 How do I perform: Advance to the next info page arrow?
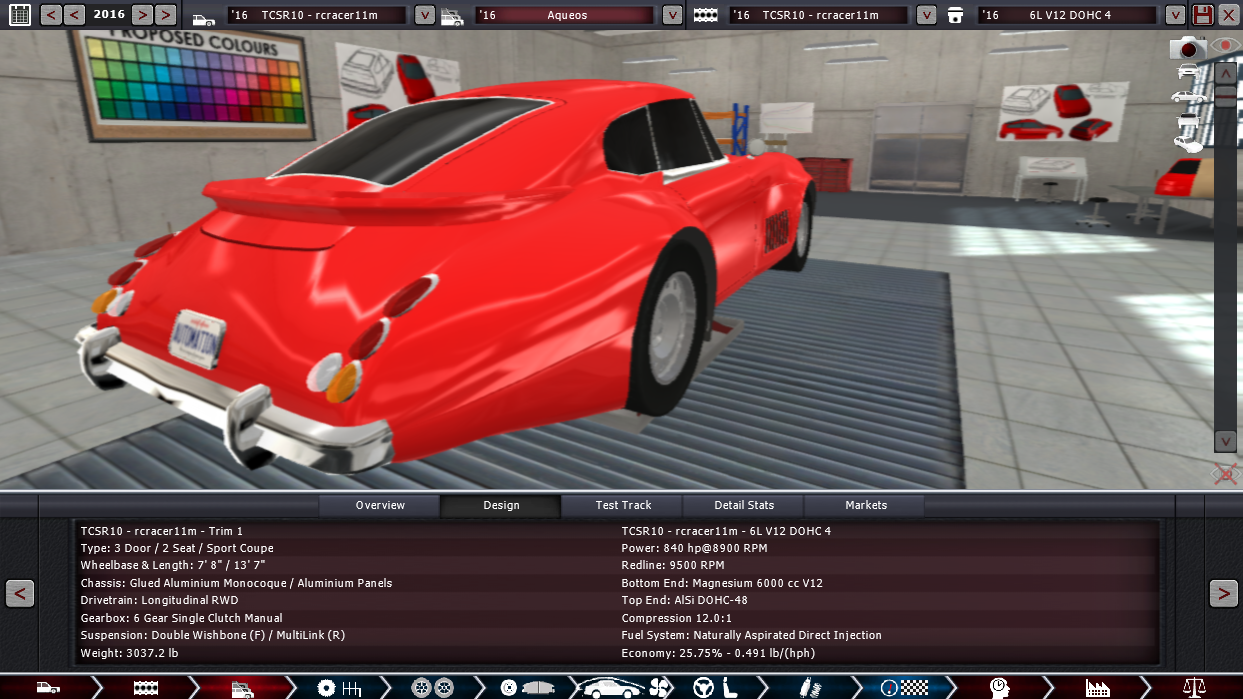[1223, 593]
